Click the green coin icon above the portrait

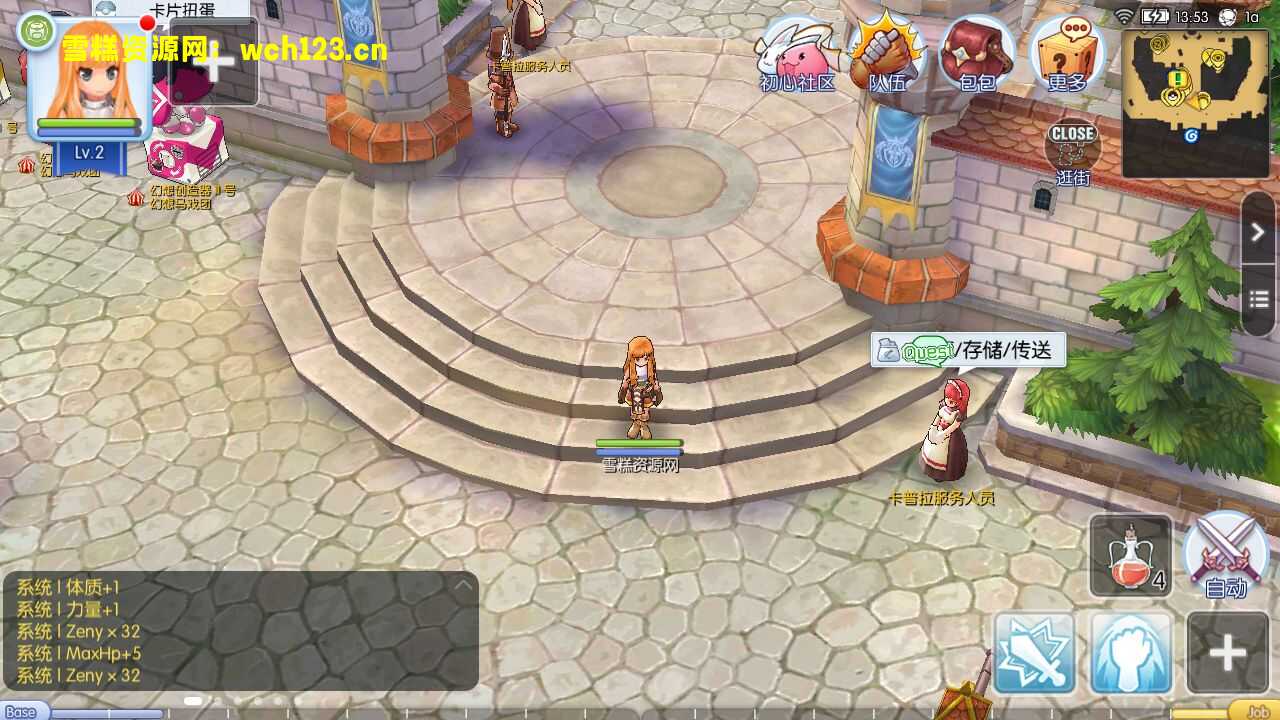[36, 31]
